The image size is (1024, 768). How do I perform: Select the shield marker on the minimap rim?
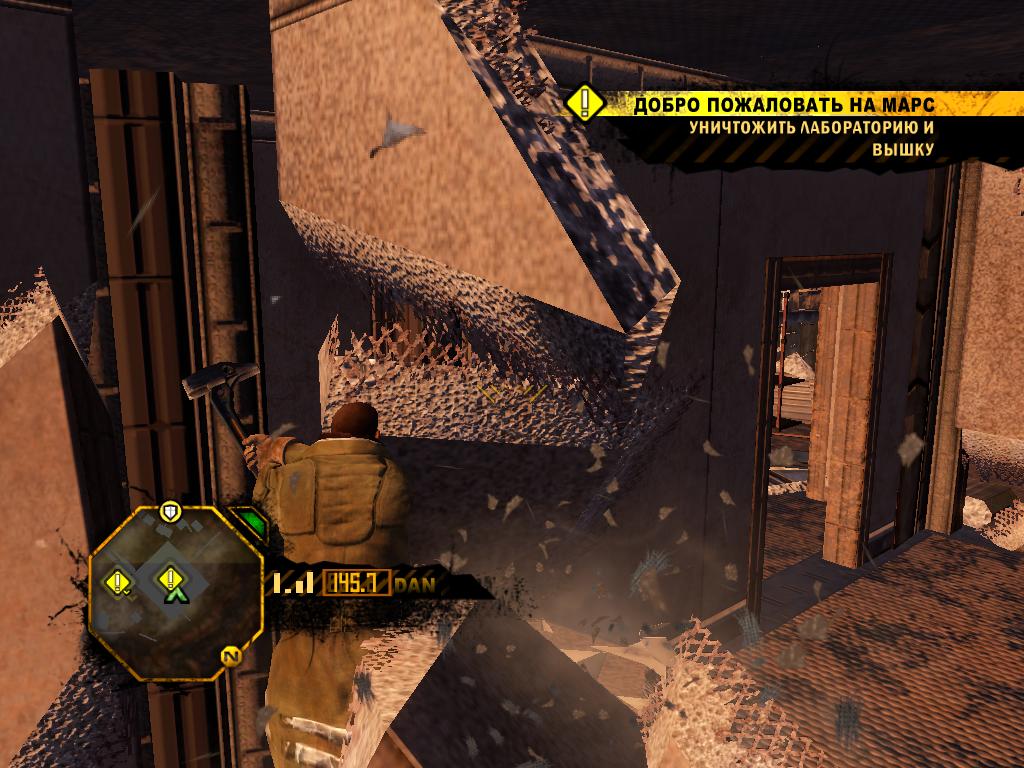(x=171, y=512)
